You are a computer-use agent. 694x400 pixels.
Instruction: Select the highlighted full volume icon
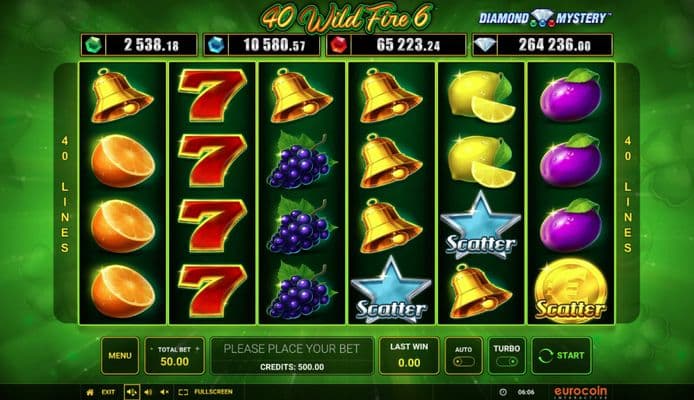pyautogui.click(x=131, y=392)
